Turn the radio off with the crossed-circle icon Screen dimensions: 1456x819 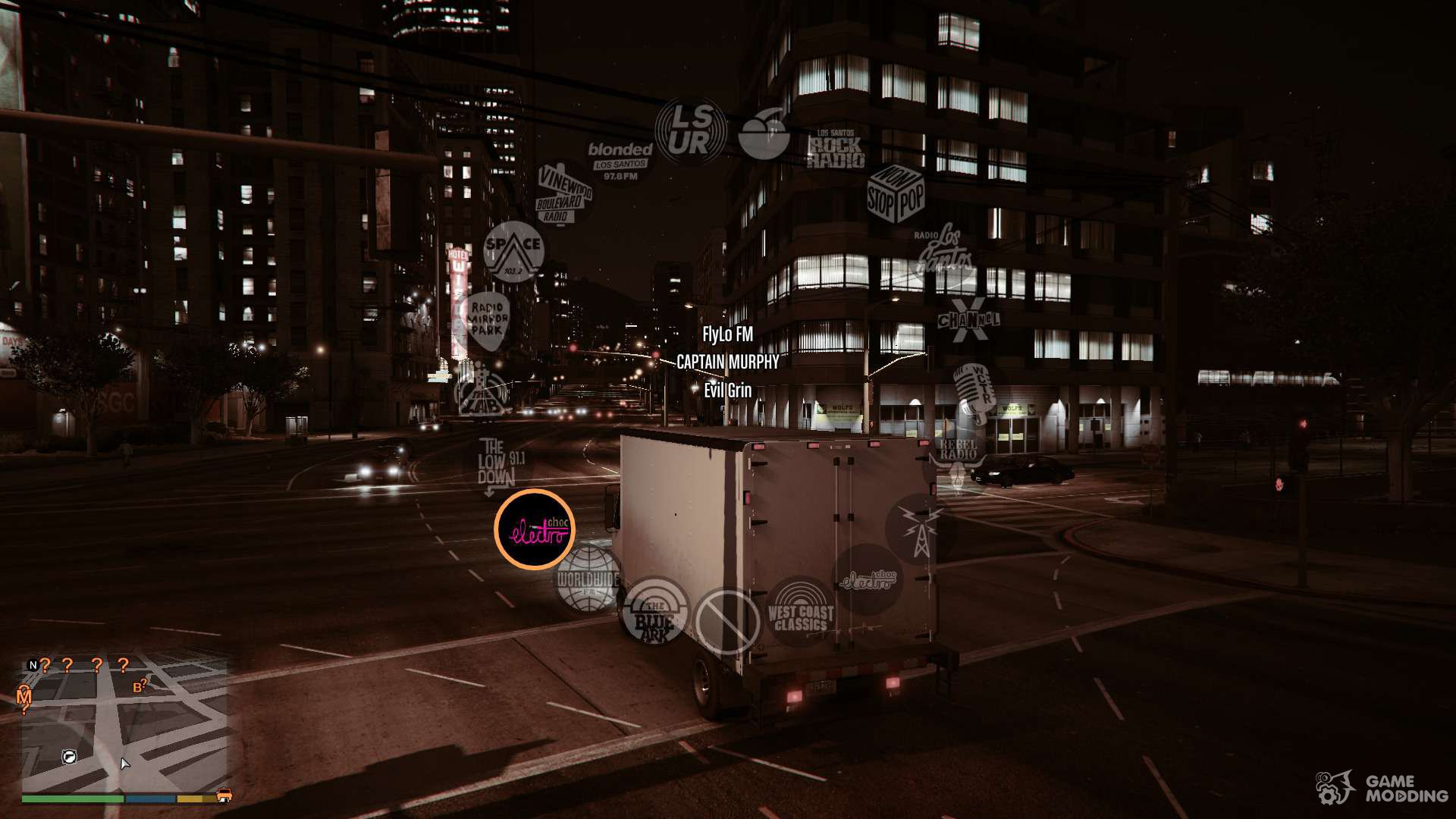pyautogui.click(x=727, y=622)
